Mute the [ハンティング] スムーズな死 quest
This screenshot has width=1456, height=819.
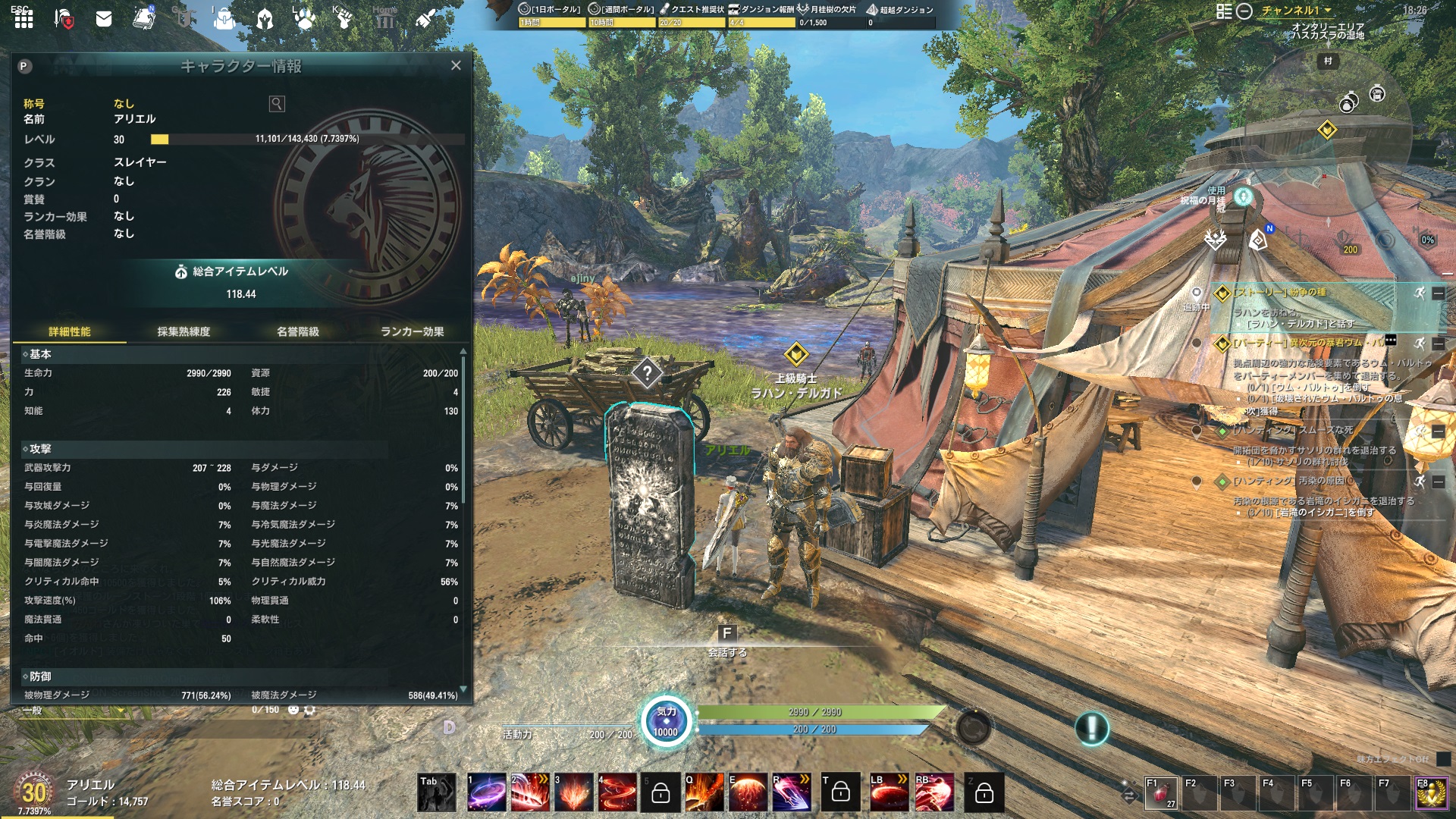1421,431
